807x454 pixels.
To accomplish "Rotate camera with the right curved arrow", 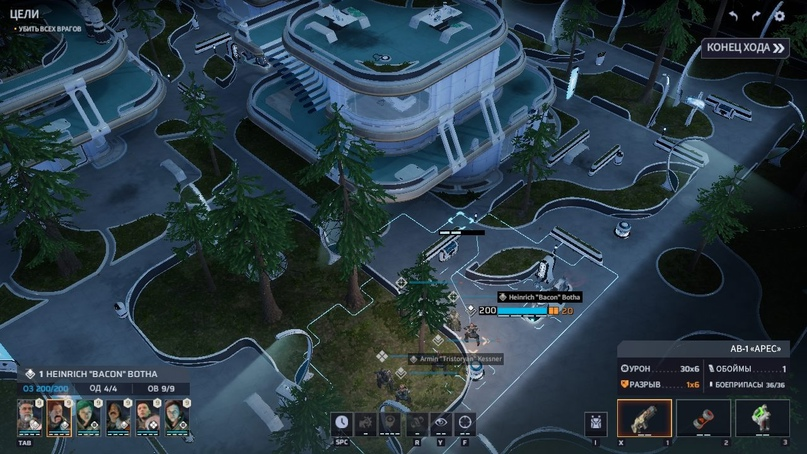I will [x=755, y=17].
